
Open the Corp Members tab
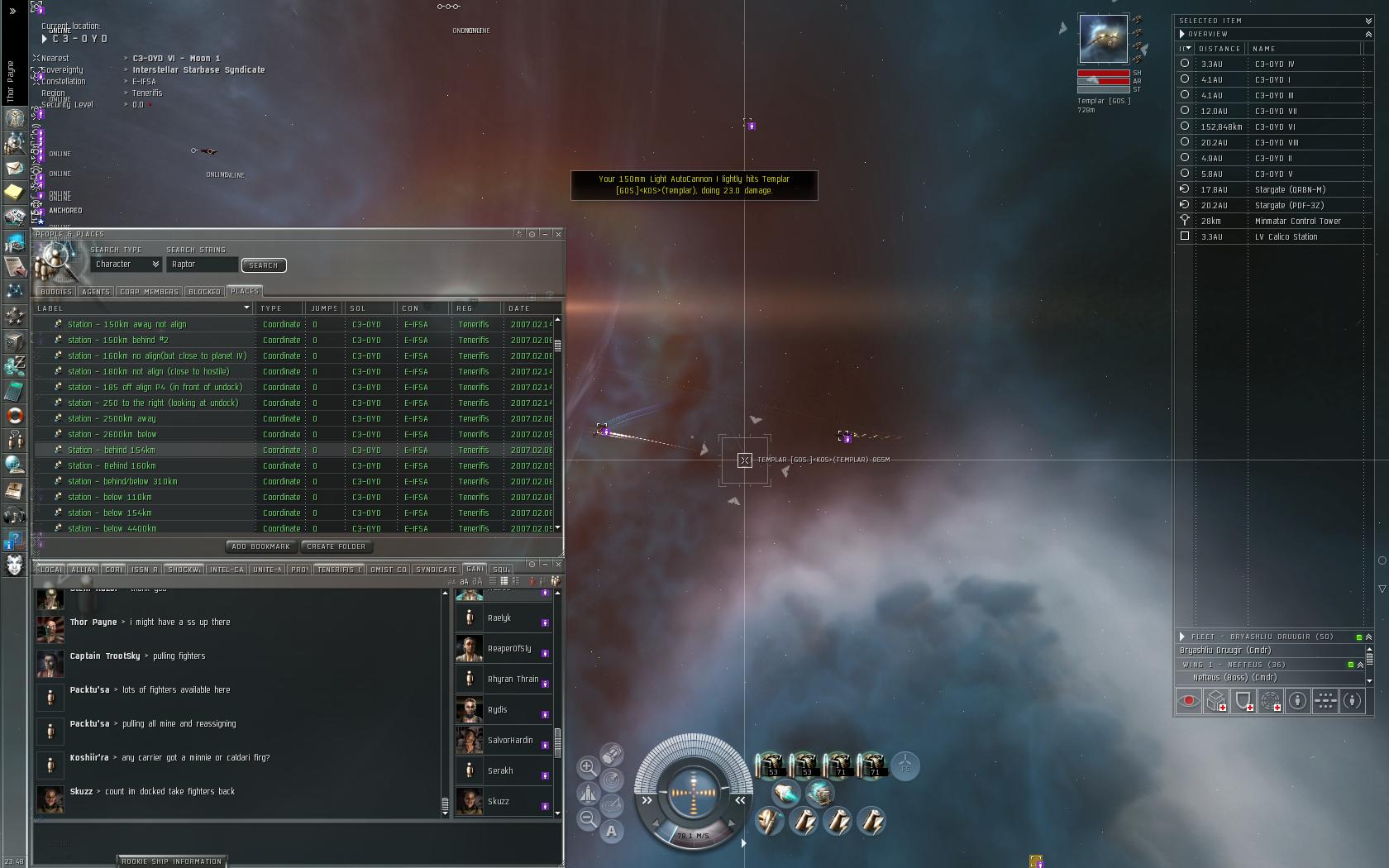149,292
